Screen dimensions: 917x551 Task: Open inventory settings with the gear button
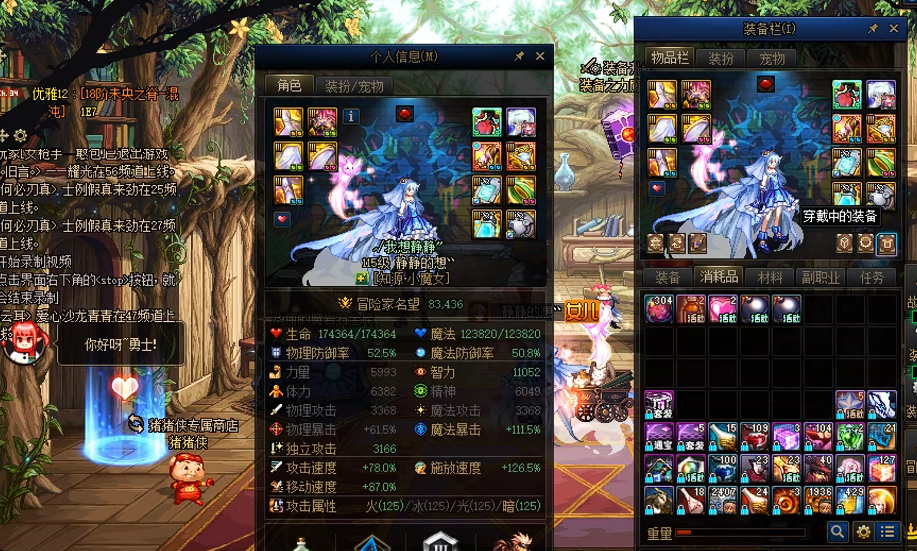coord(862,532)
